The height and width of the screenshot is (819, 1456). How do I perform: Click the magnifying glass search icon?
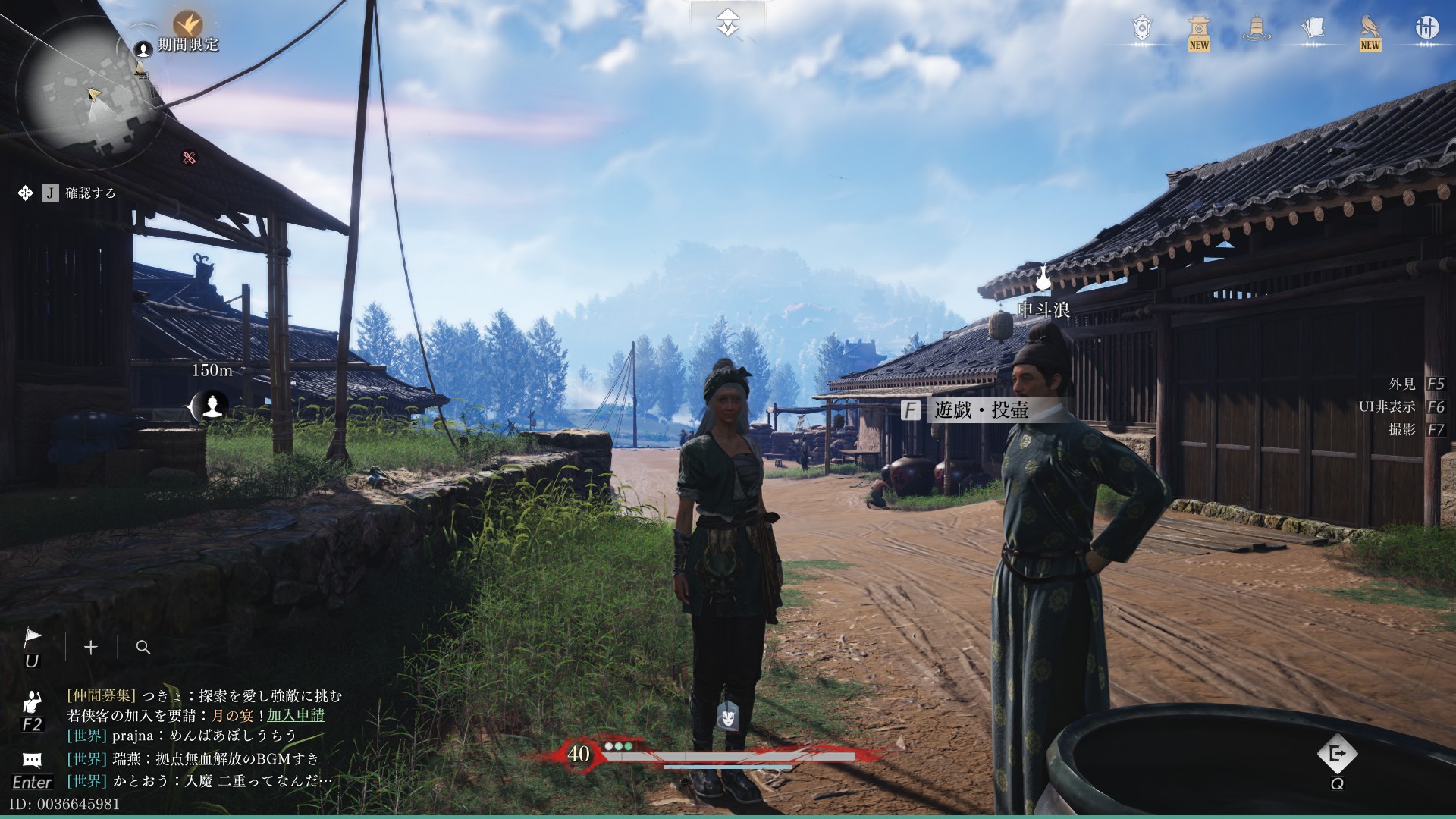point(143,647)
